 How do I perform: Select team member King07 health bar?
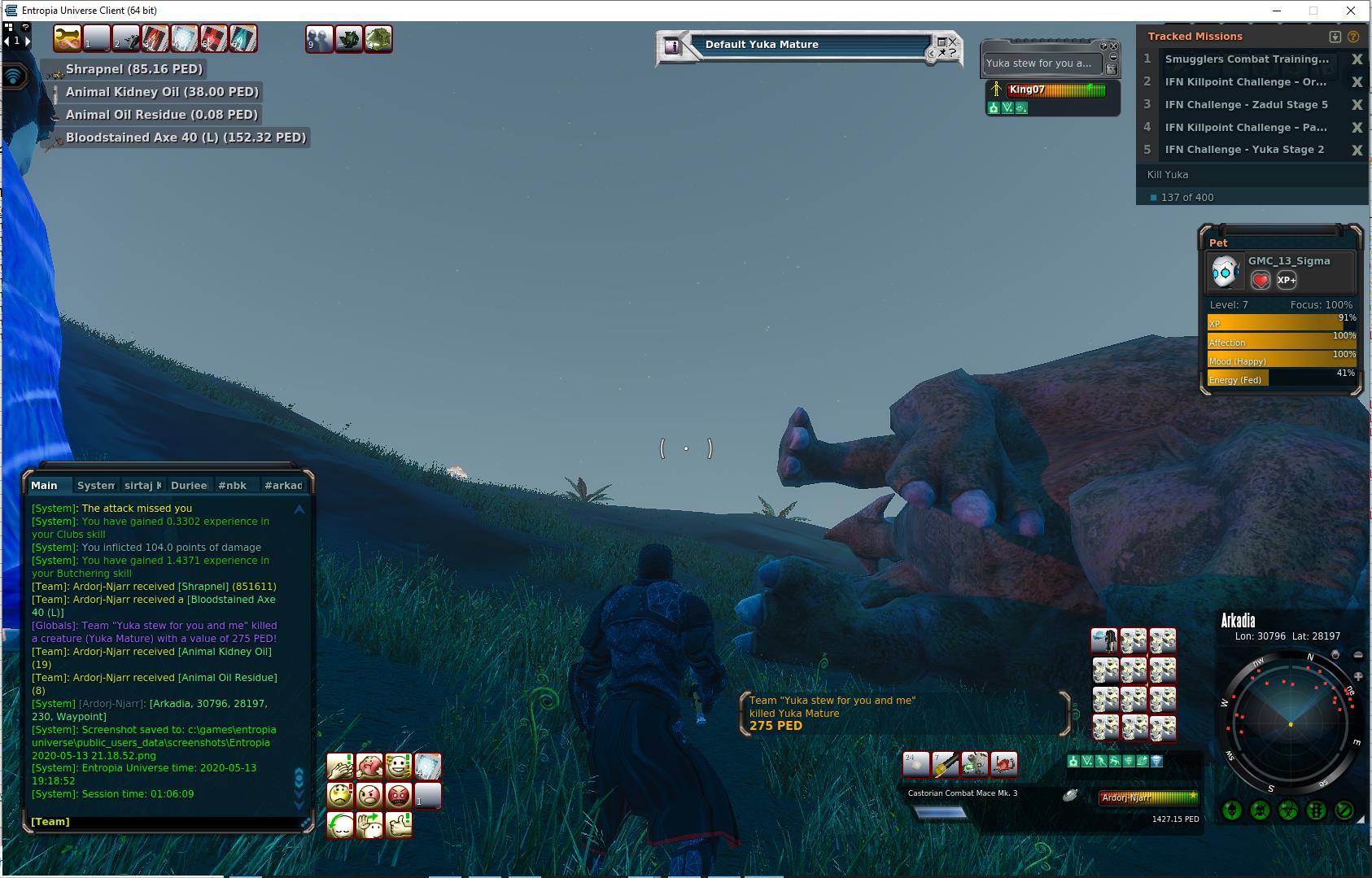1056,90
